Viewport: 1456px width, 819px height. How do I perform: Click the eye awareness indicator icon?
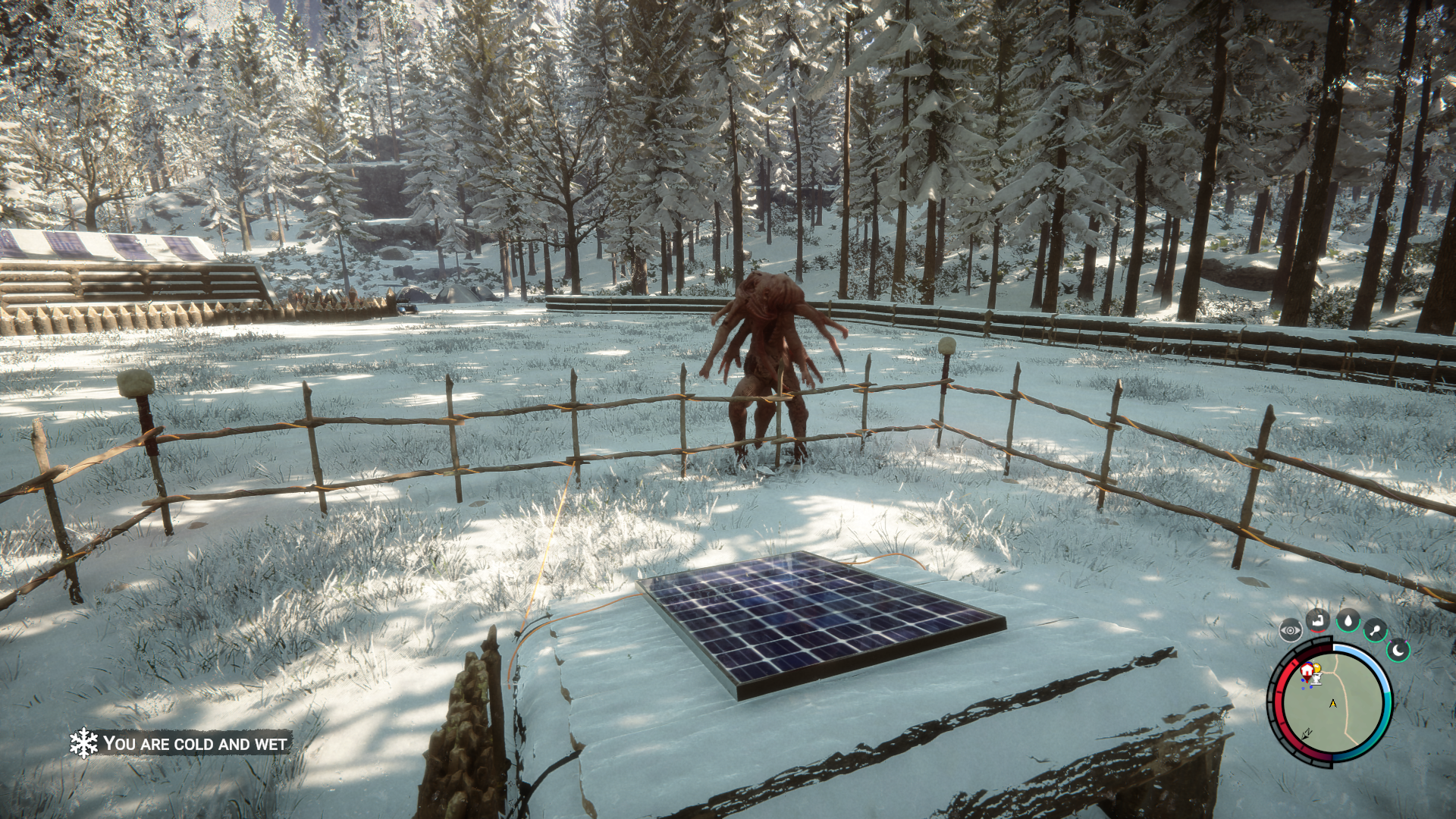[1290, 629]
